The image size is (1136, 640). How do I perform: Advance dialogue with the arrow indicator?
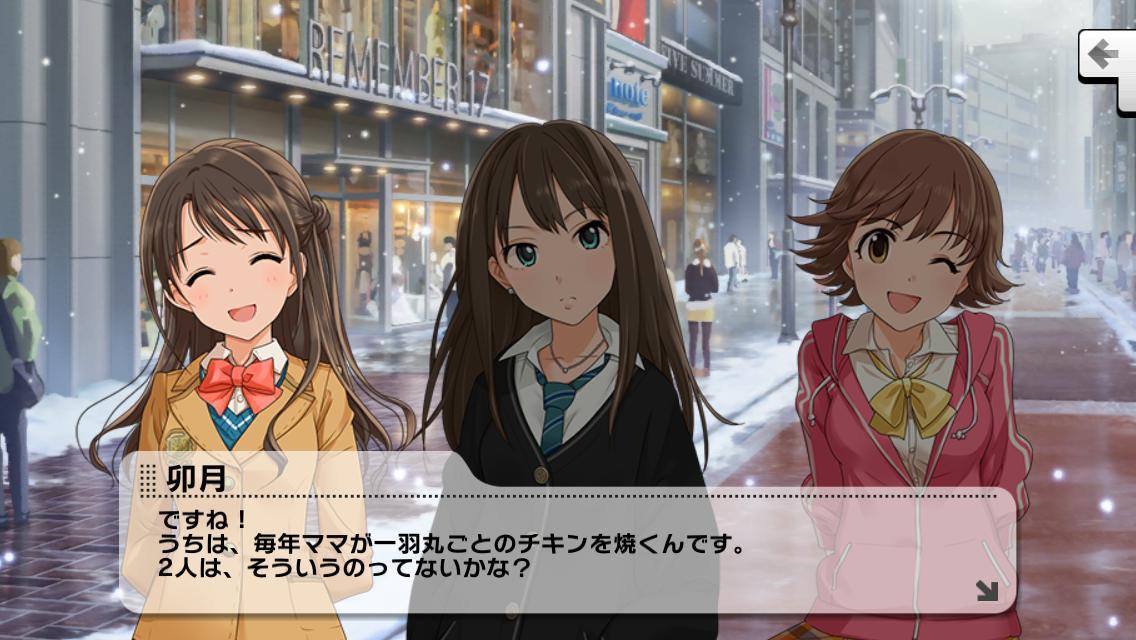click(986, 590)
